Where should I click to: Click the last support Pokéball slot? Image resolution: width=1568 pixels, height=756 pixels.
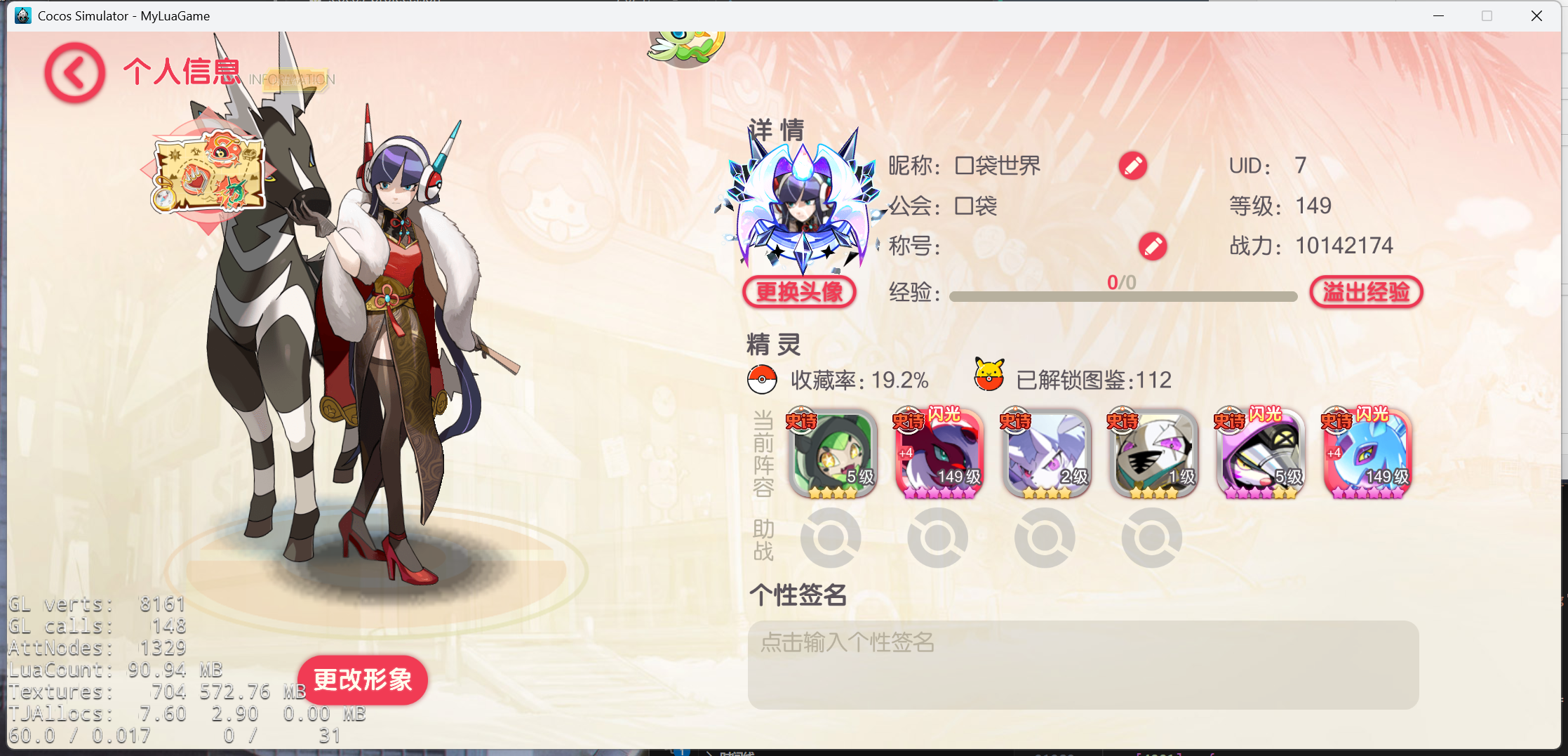pyautogui.click(x=1151, y=538)
